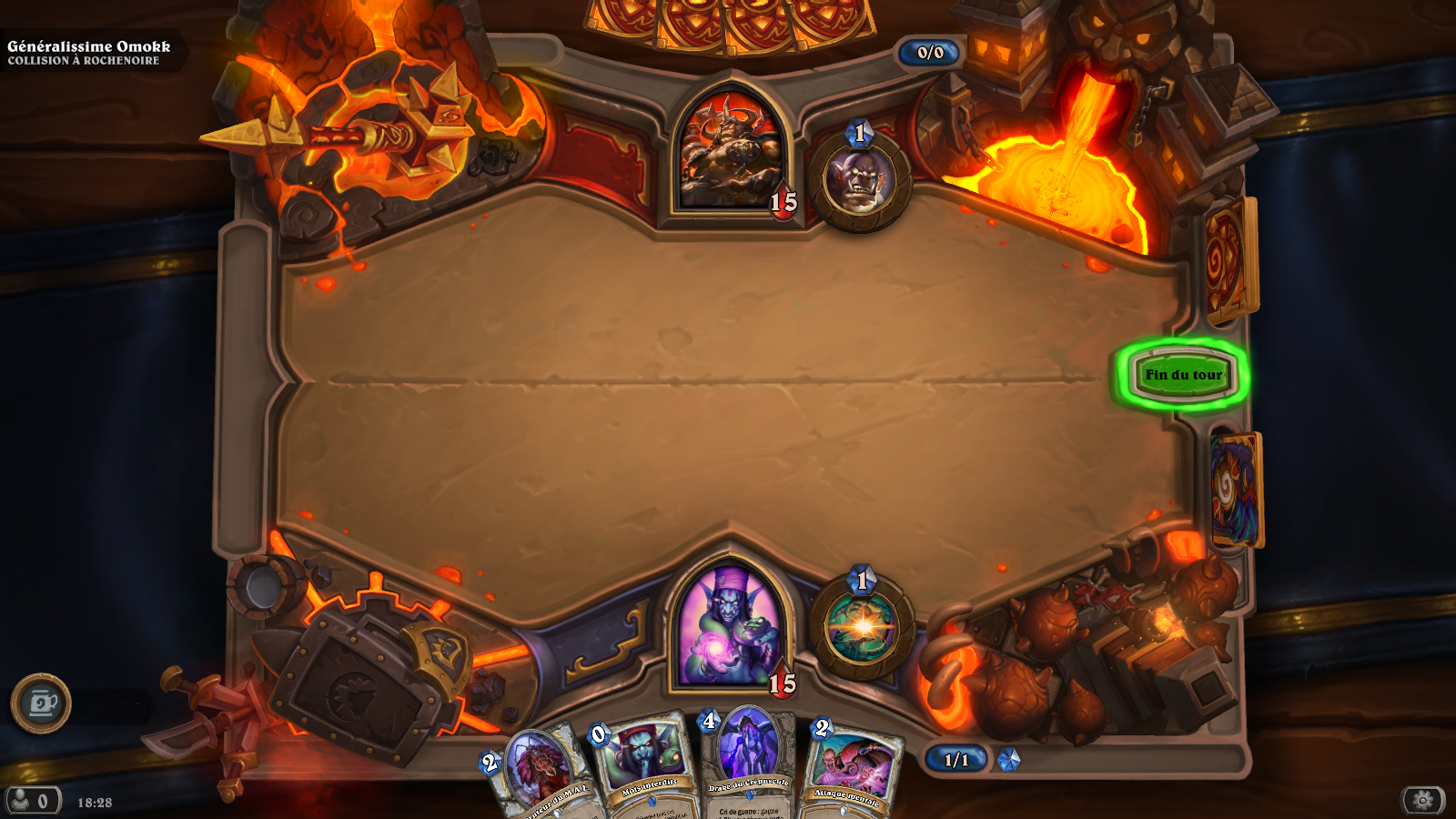Open the friends list button
The width and height of the screenshot is (1456, 819).
[x=32, y=802]
